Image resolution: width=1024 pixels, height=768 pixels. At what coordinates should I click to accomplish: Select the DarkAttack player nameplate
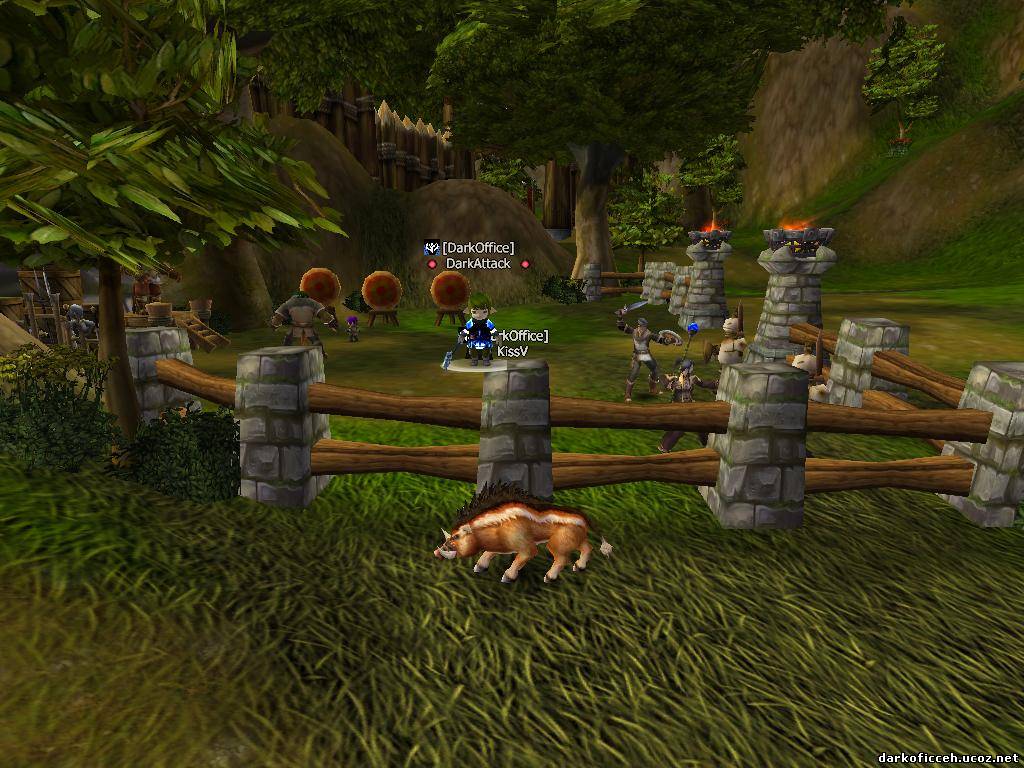[x=478, y=264]
